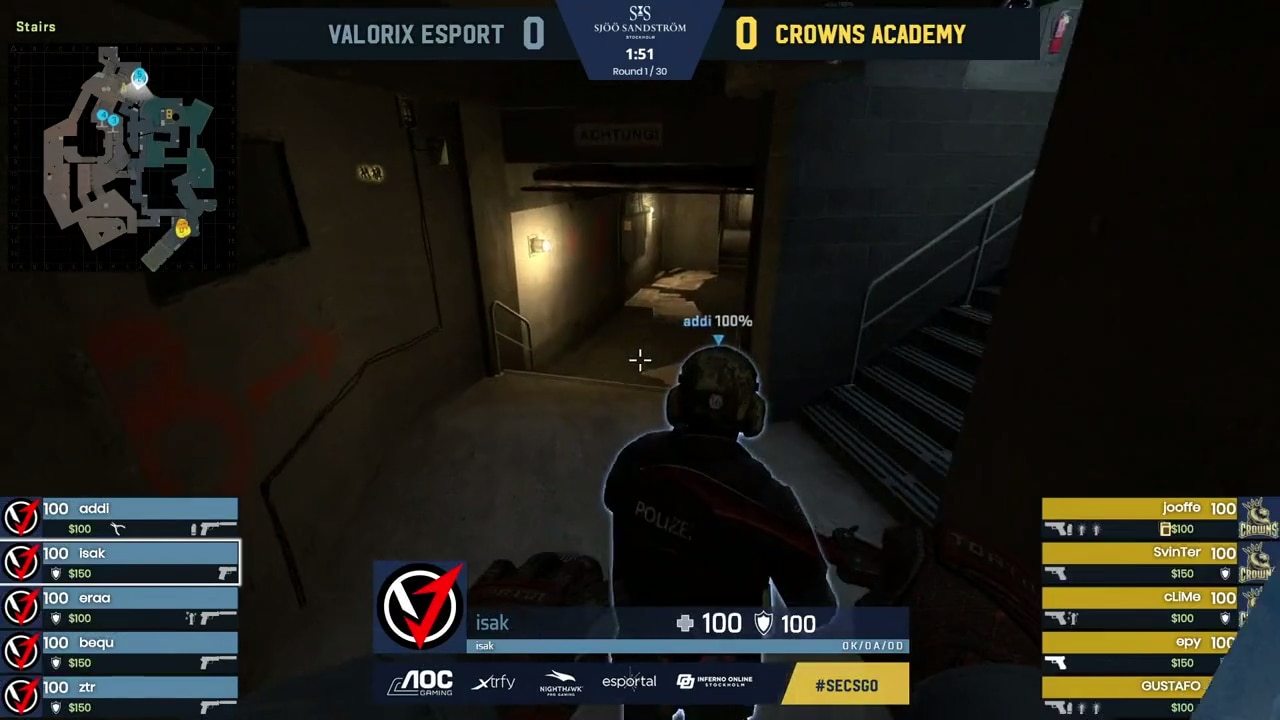Expand bequ's equipment details

[x=120, y=652]
